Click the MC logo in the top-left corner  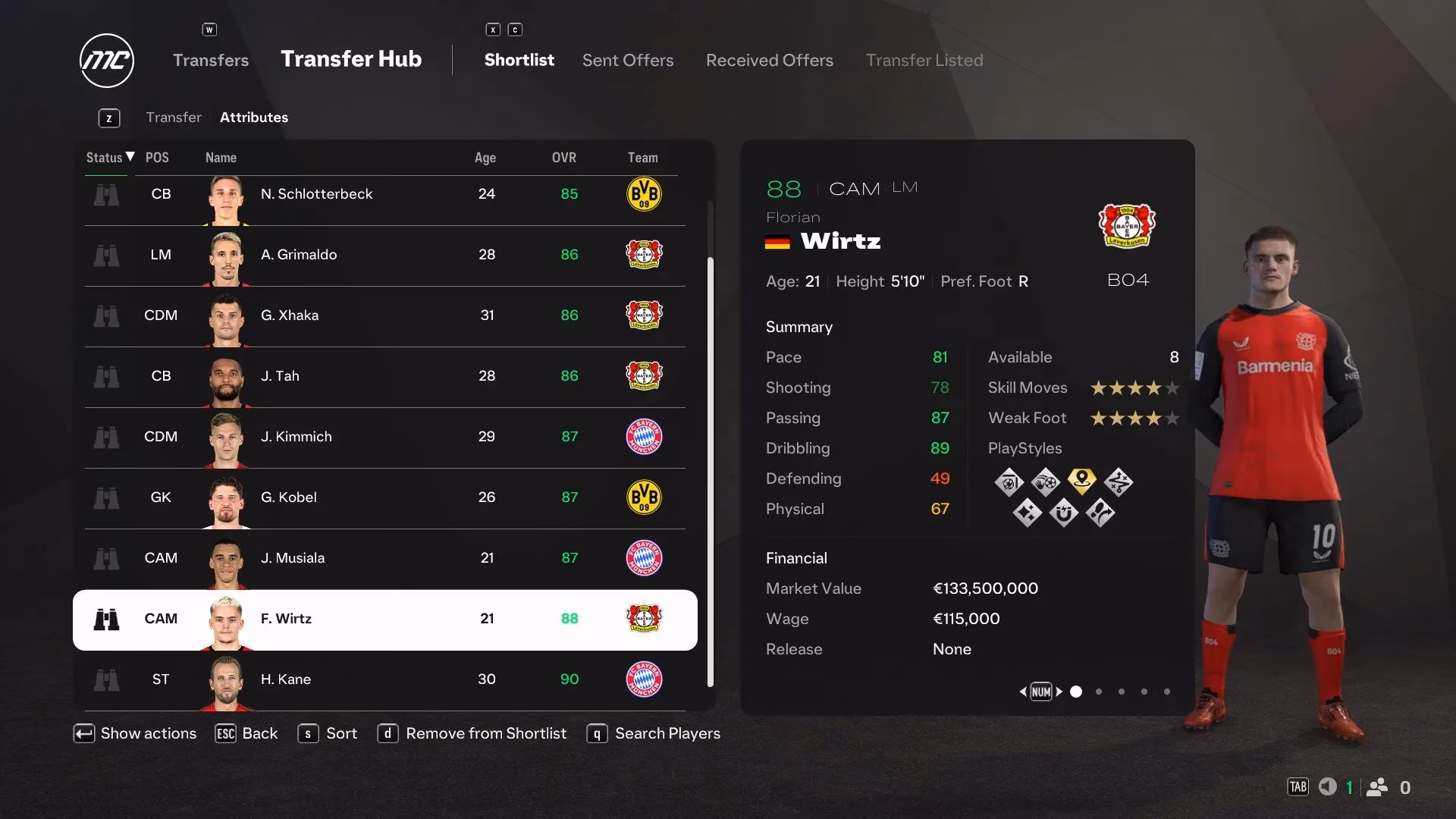pos(106,61)
